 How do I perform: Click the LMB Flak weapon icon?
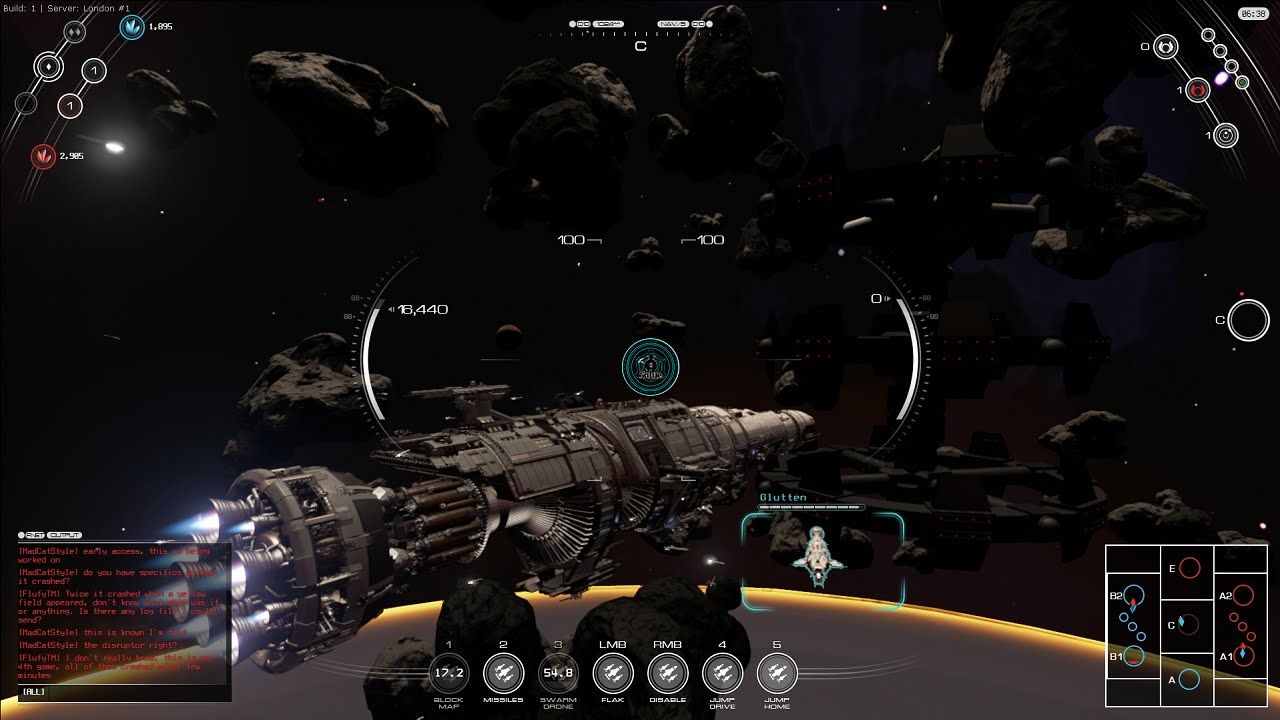613,674
